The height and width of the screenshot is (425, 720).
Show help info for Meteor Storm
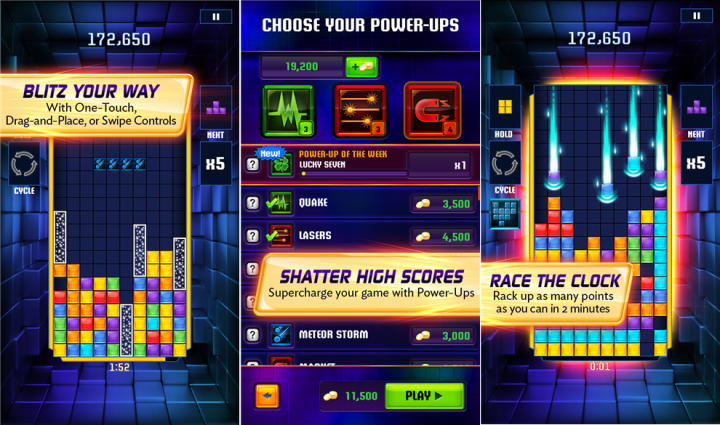tap(253, 334)
